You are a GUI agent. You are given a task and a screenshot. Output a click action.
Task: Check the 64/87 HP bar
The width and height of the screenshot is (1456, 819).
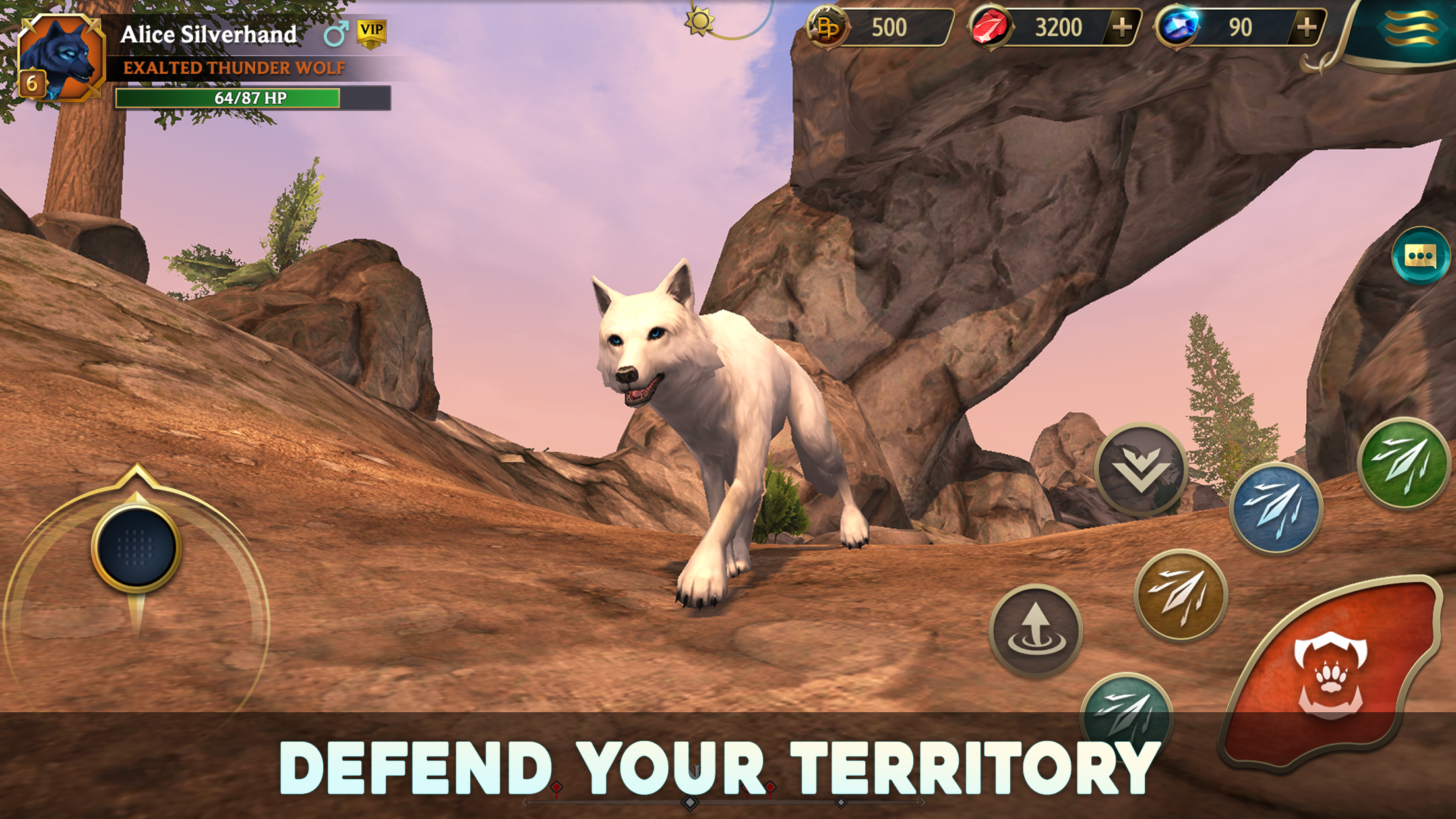click(x=249, y=98)
